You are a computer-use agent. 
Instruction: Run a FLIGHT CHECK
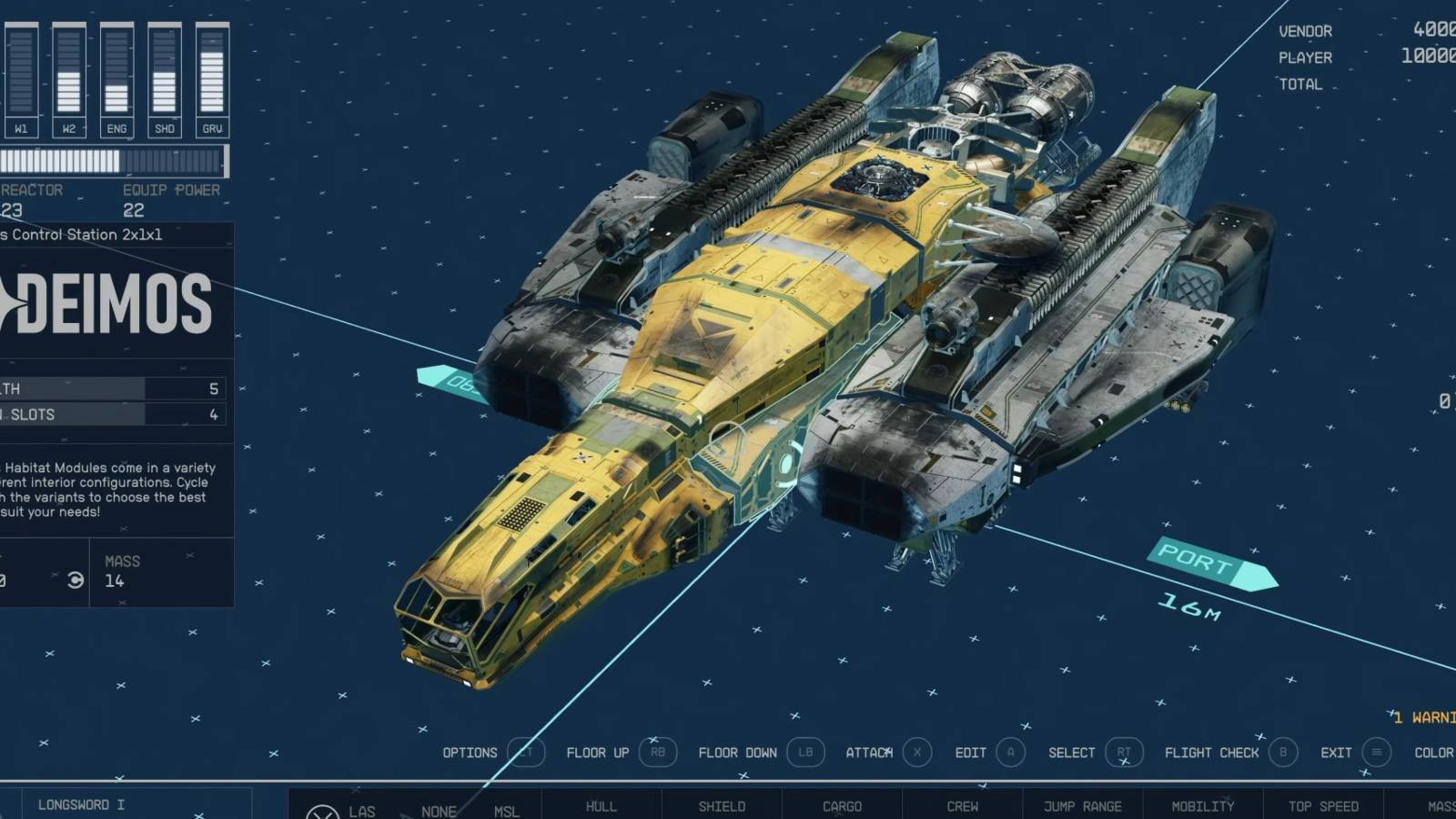(x=1210, y=753)
